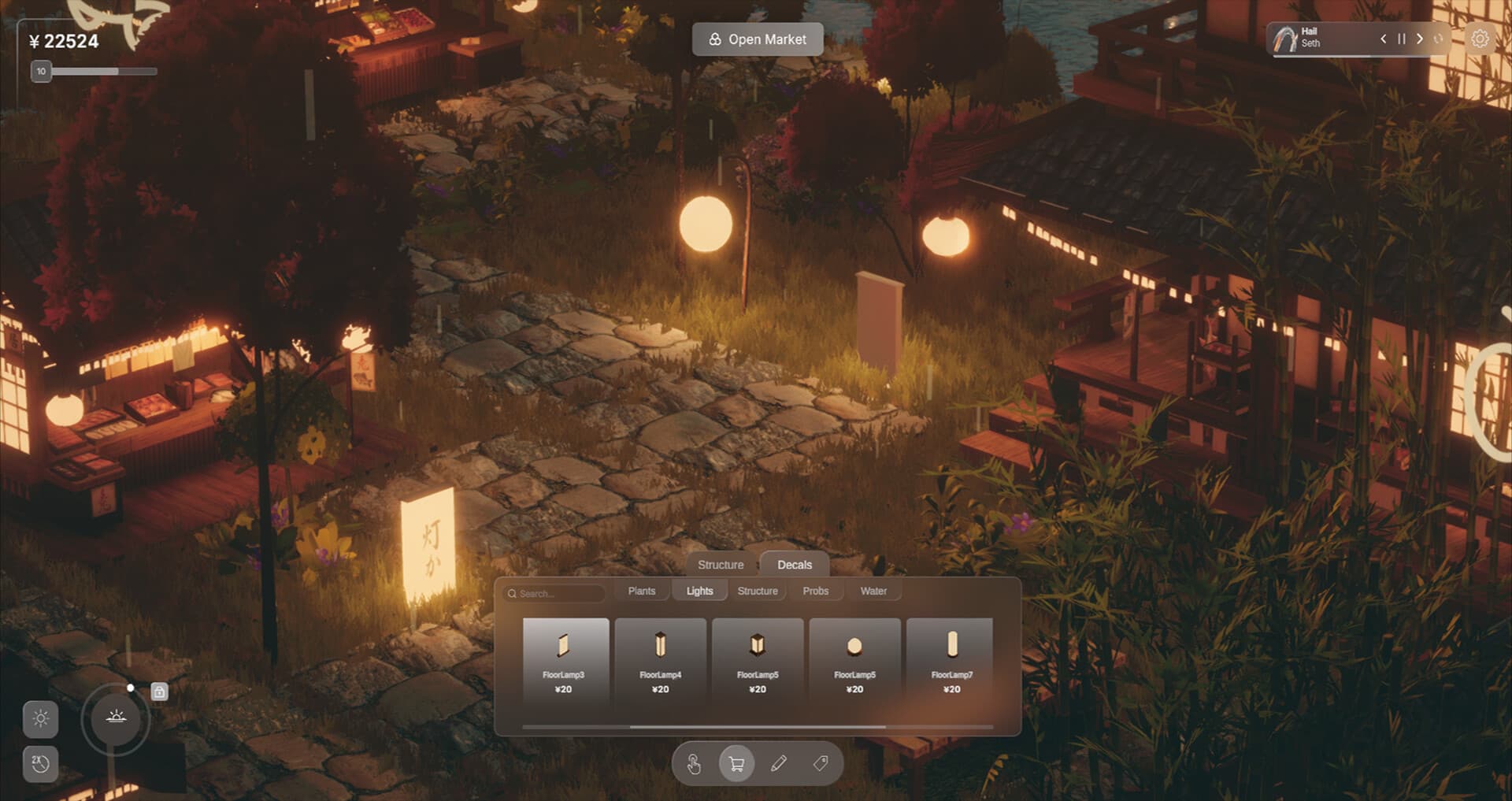Click the Open Market button
Screen dimensions: 1512x801
758,39
